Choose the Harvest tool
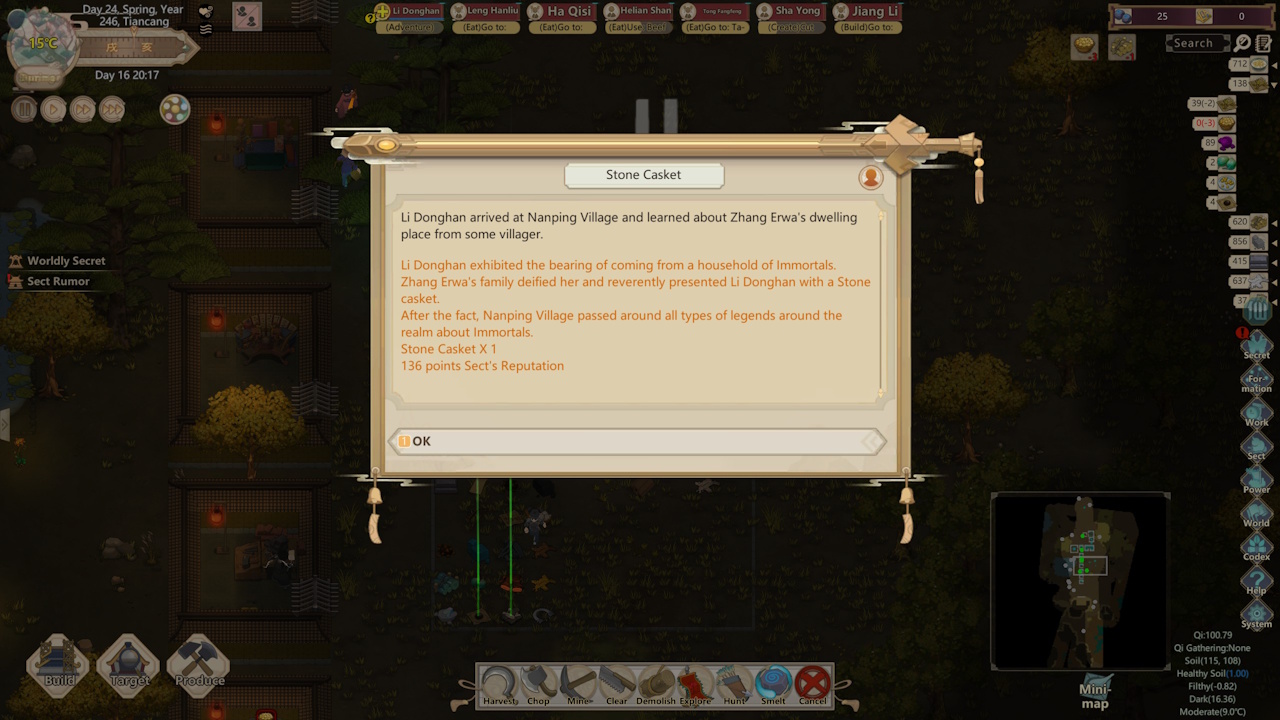The height and width of the screenshot is (720, 1280). pyautogui.click(x=498, y=684)
